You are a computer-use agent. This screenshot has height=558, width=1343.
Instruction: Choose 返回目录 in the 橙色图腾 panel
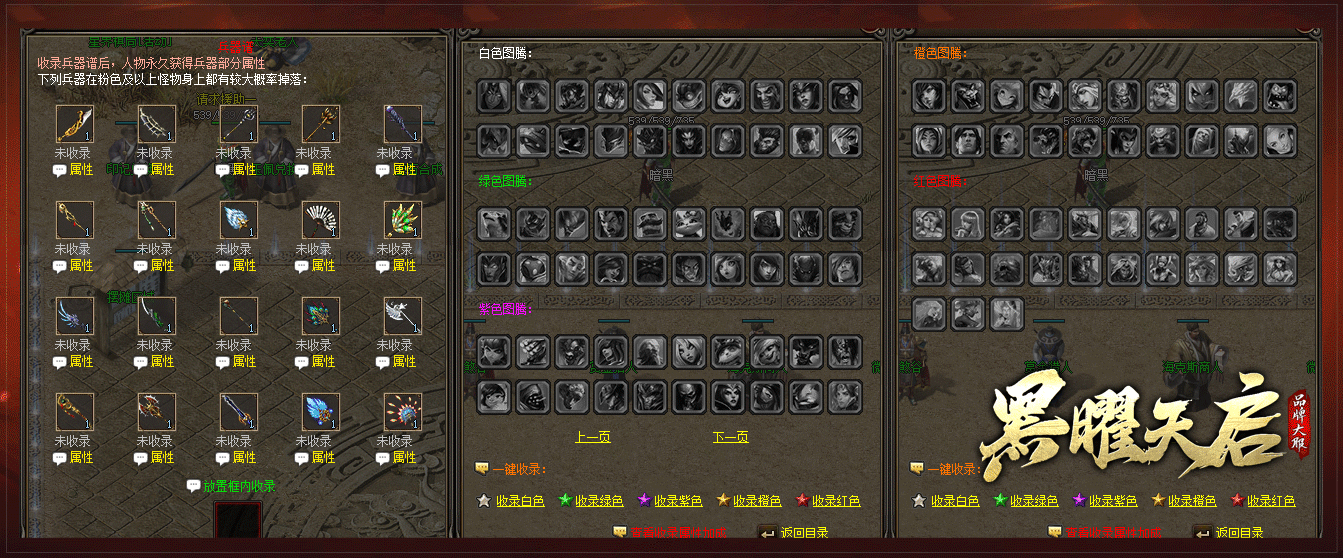point(1239,533)
